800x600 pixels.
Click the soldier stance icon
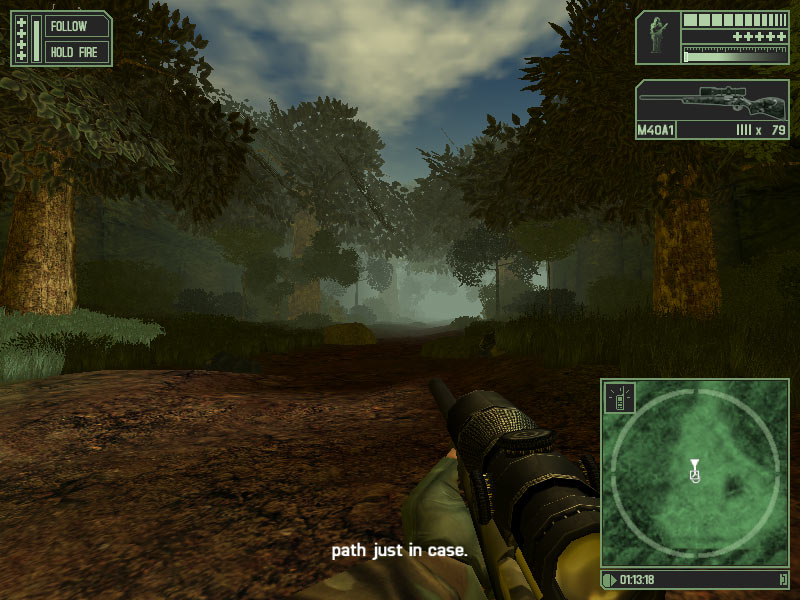[657, 36]
